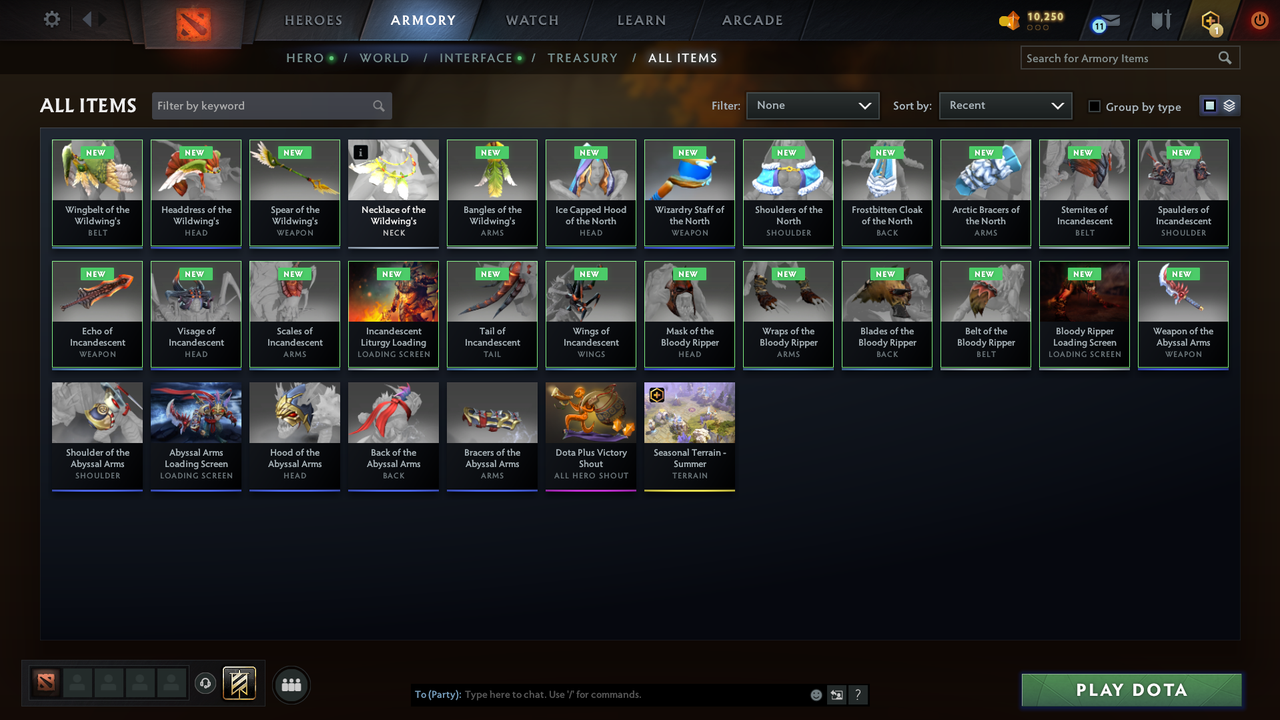Click the power exit button
The height and width of the screenshot is (720, 1280).
1259,19
